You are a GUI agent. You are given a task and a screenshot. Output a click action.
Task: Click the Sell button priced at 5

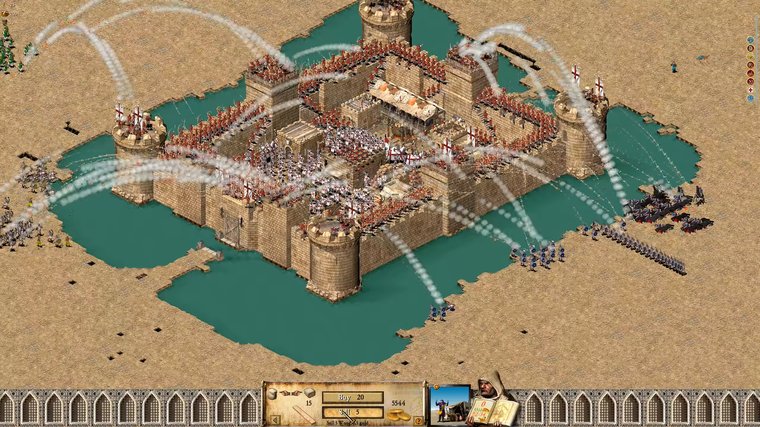(x=352, y=412)
